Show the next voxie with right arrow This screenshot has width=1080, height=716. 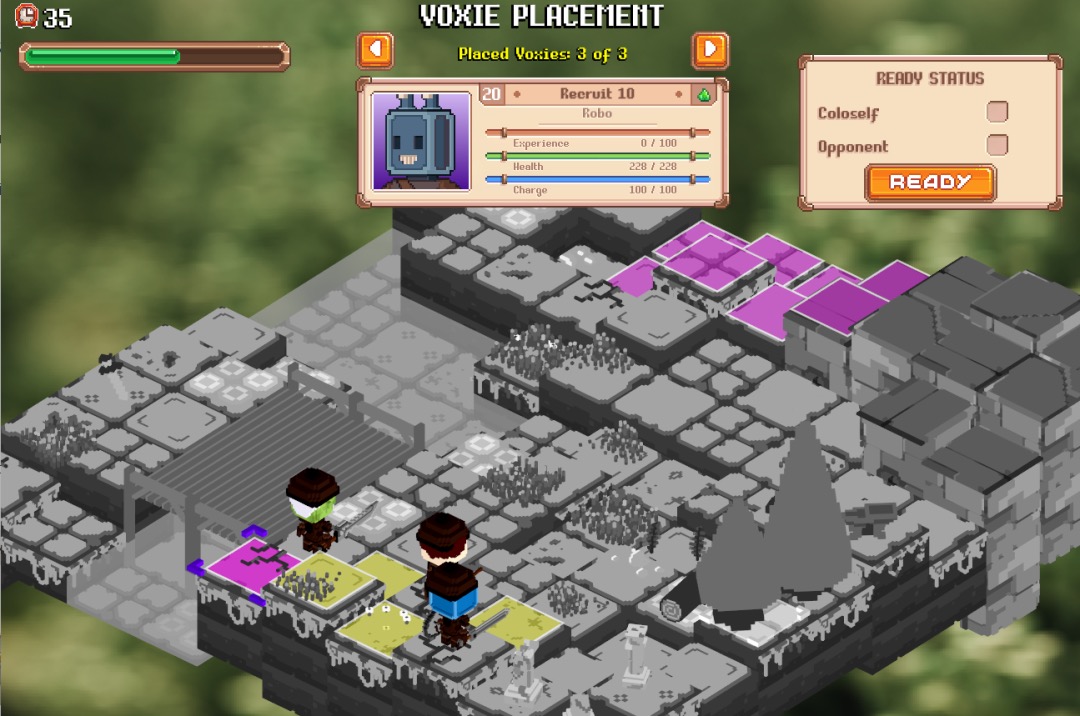pos(710,50)
